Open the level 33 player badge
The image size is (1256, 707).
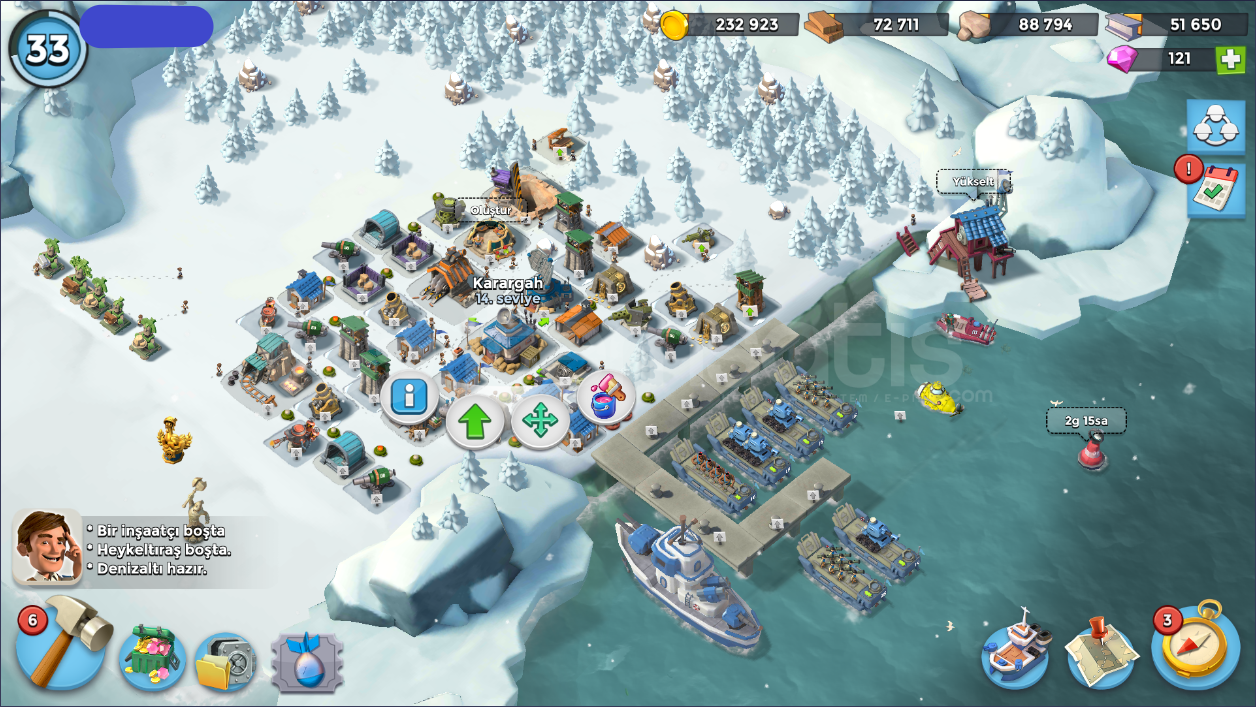(x=47, y=49)
